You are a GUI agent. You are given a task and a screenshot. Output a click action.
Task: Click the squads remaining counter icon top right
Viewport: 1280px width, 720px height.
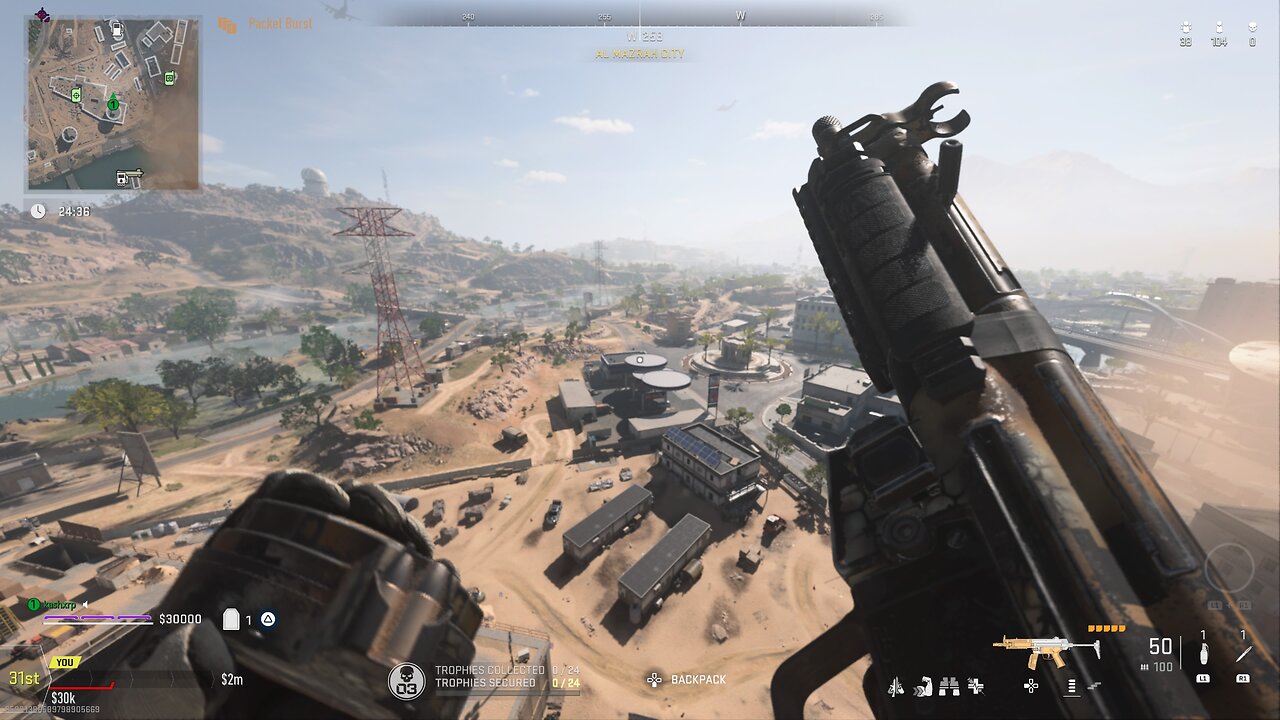[1186, 27]
